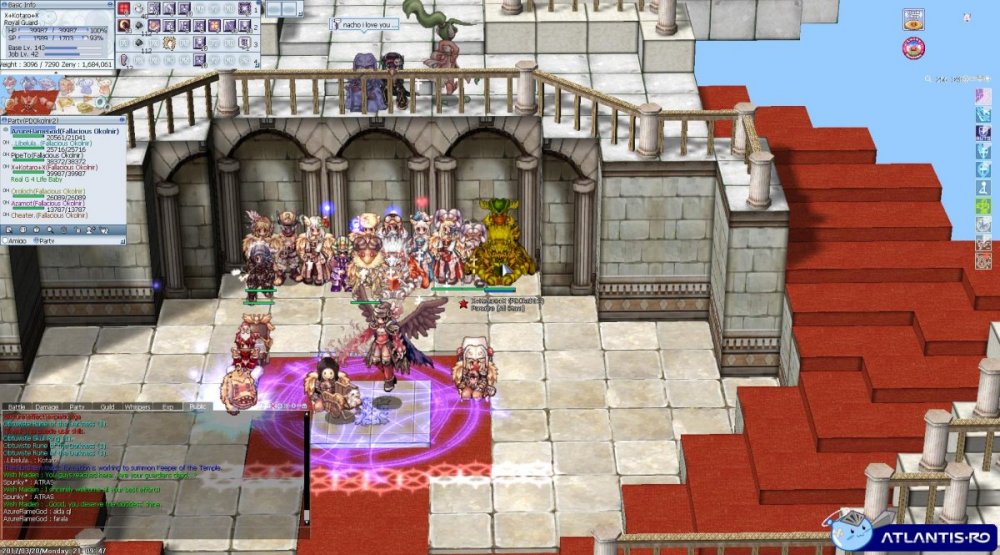Screen dimensions: 1000x555
Task: Open the Exp chat tab
Action: click(168, 407)
